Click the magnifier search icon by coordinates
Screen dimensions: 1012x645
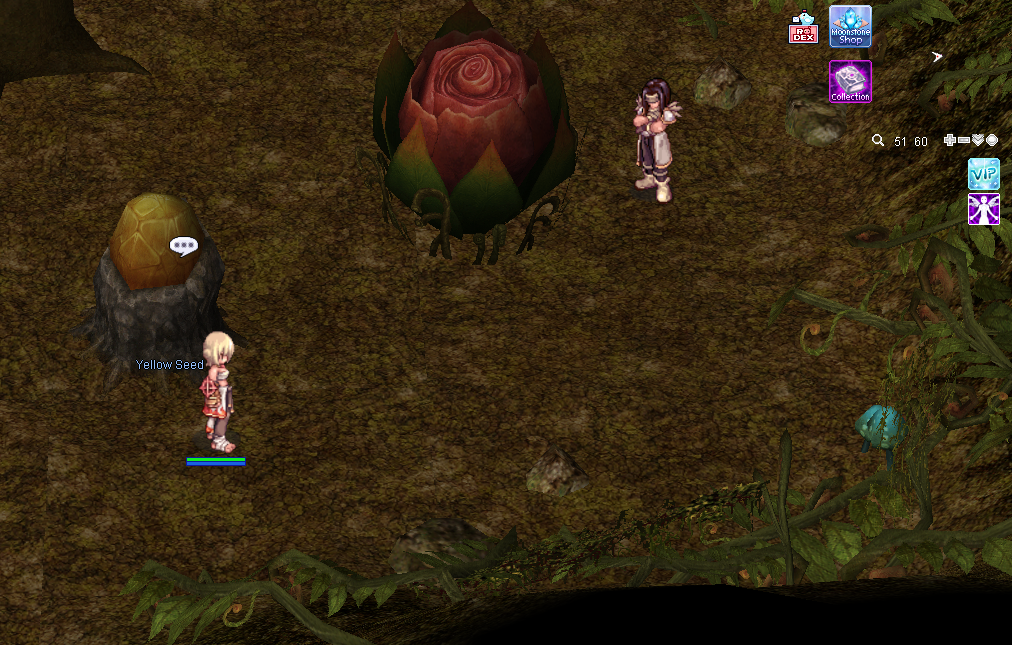click(878, 141)
